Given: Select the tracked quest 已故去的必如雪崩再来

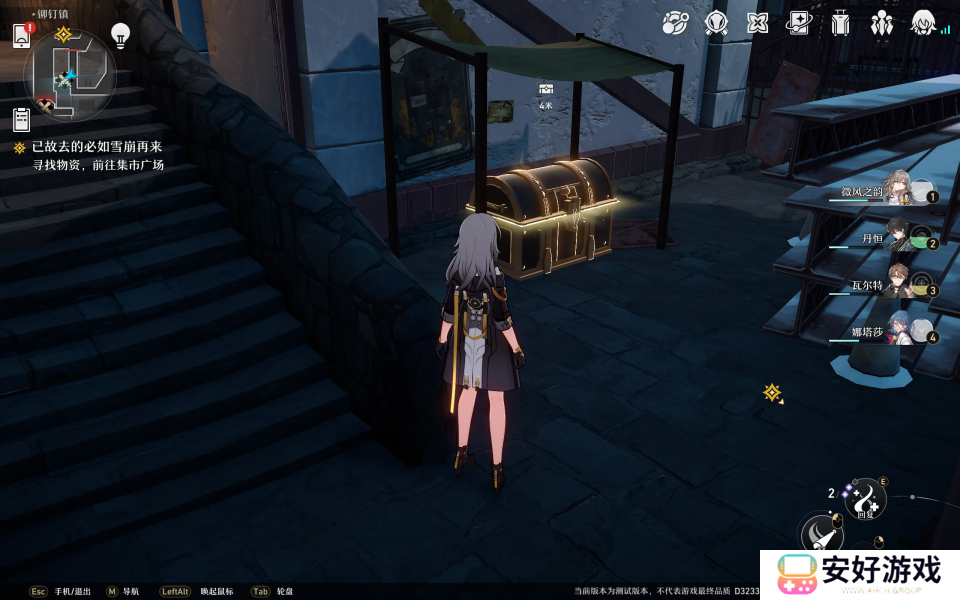Looking at the screenshot, I should [x=96, y=147].
